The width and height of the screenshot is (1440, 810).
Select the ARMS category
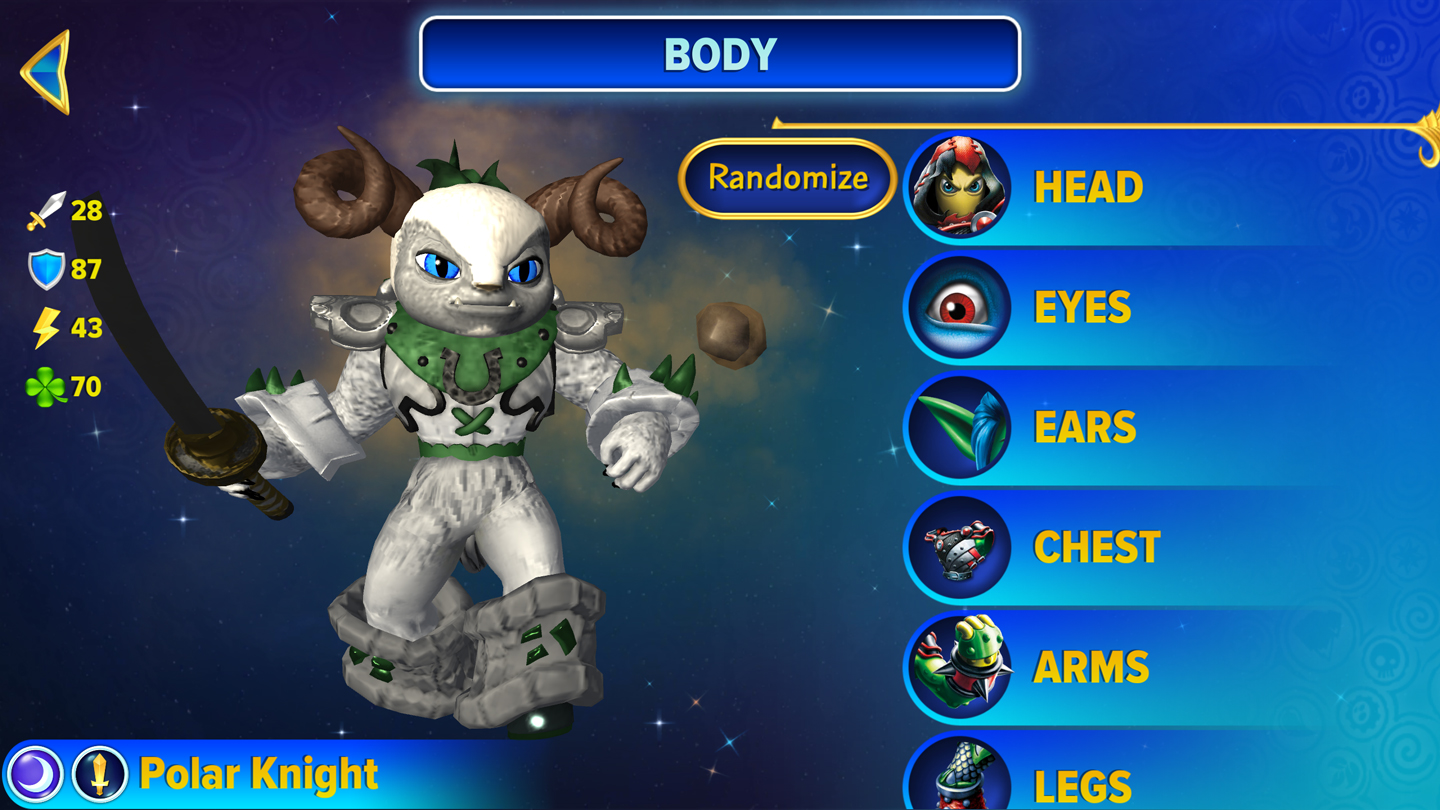coord(1090,668)
